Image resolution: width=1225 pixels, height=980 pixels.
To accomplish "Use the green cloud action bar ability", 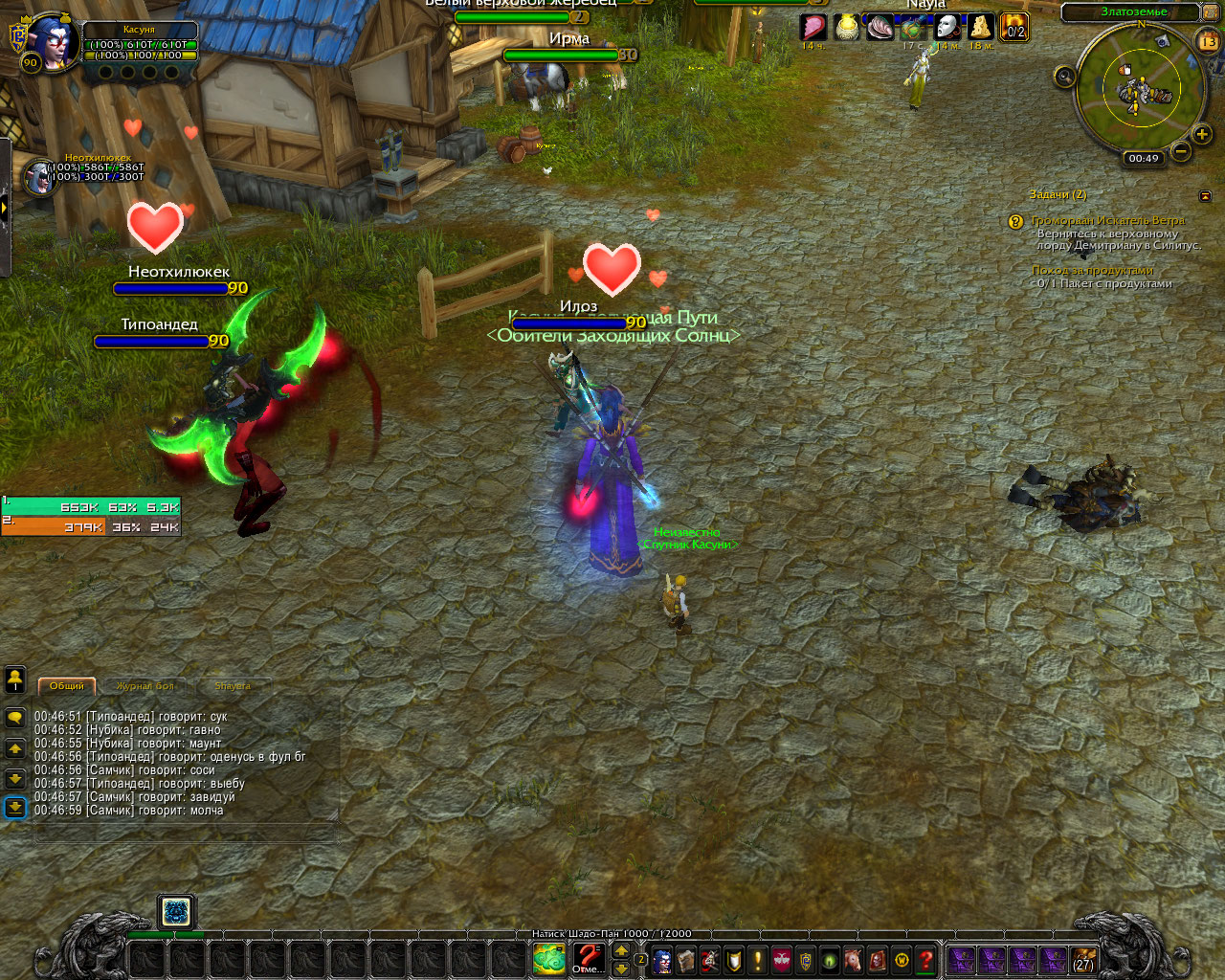I will pos(549,959).
